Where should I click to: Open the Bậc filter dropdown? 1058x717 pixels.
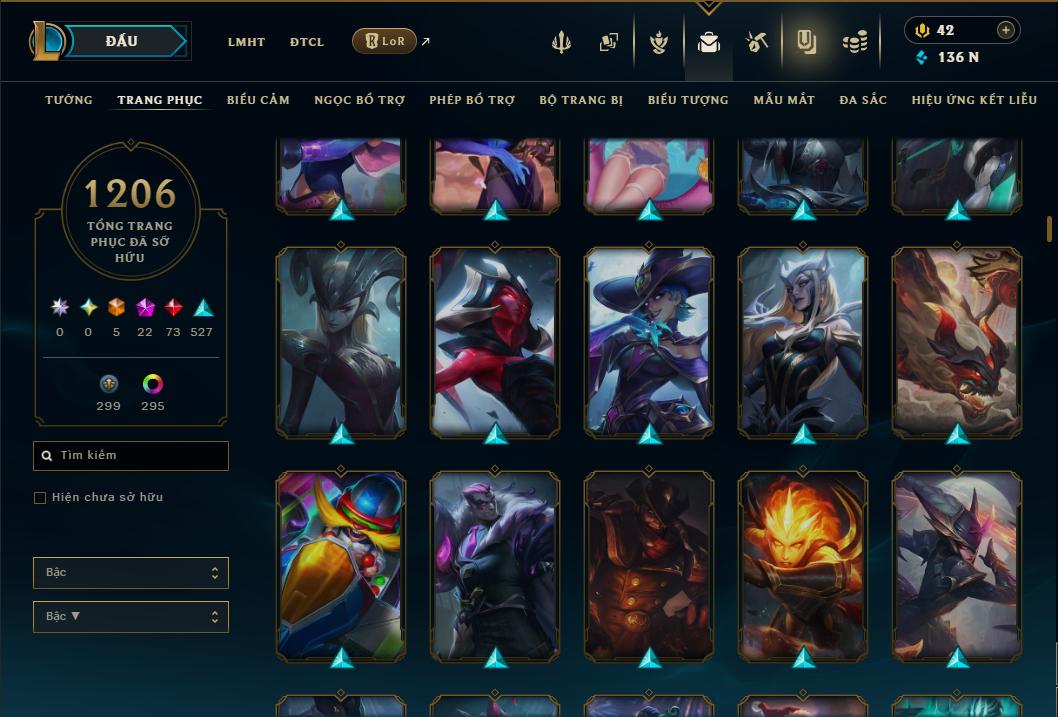click(131, 573)
